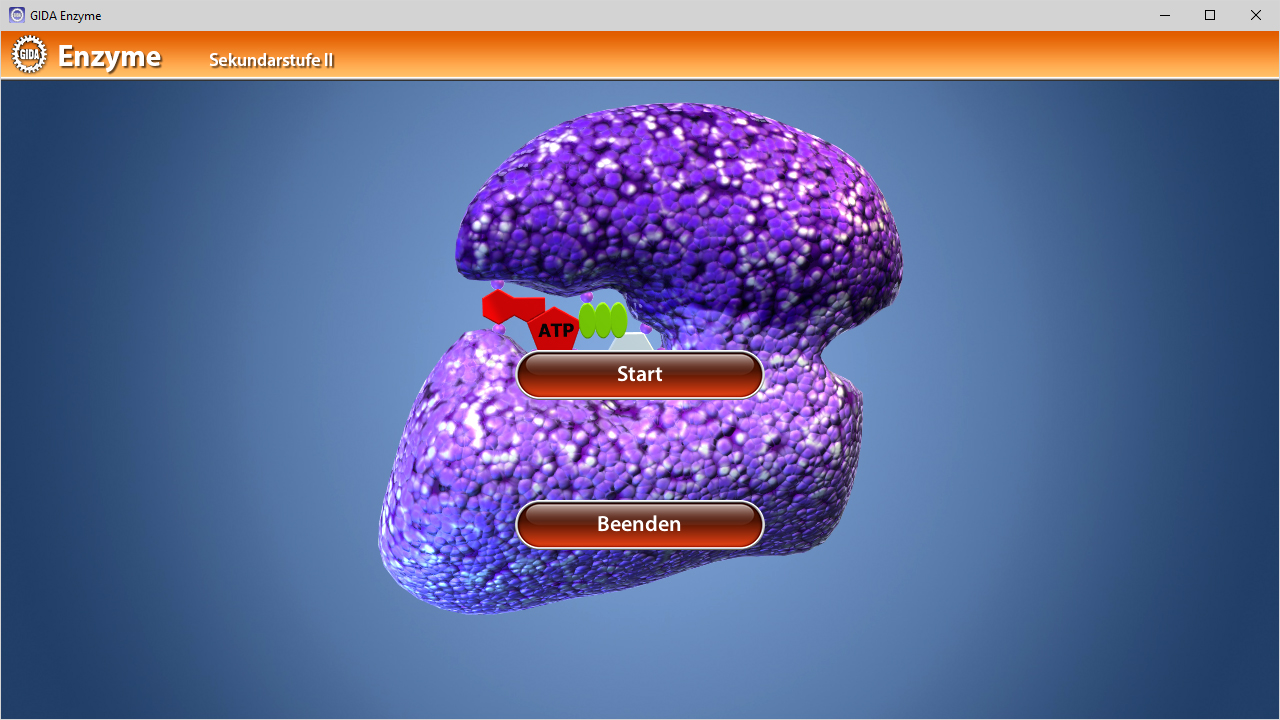
Task: Click the Enzyme title text
Action: click(x=110, y=57)
